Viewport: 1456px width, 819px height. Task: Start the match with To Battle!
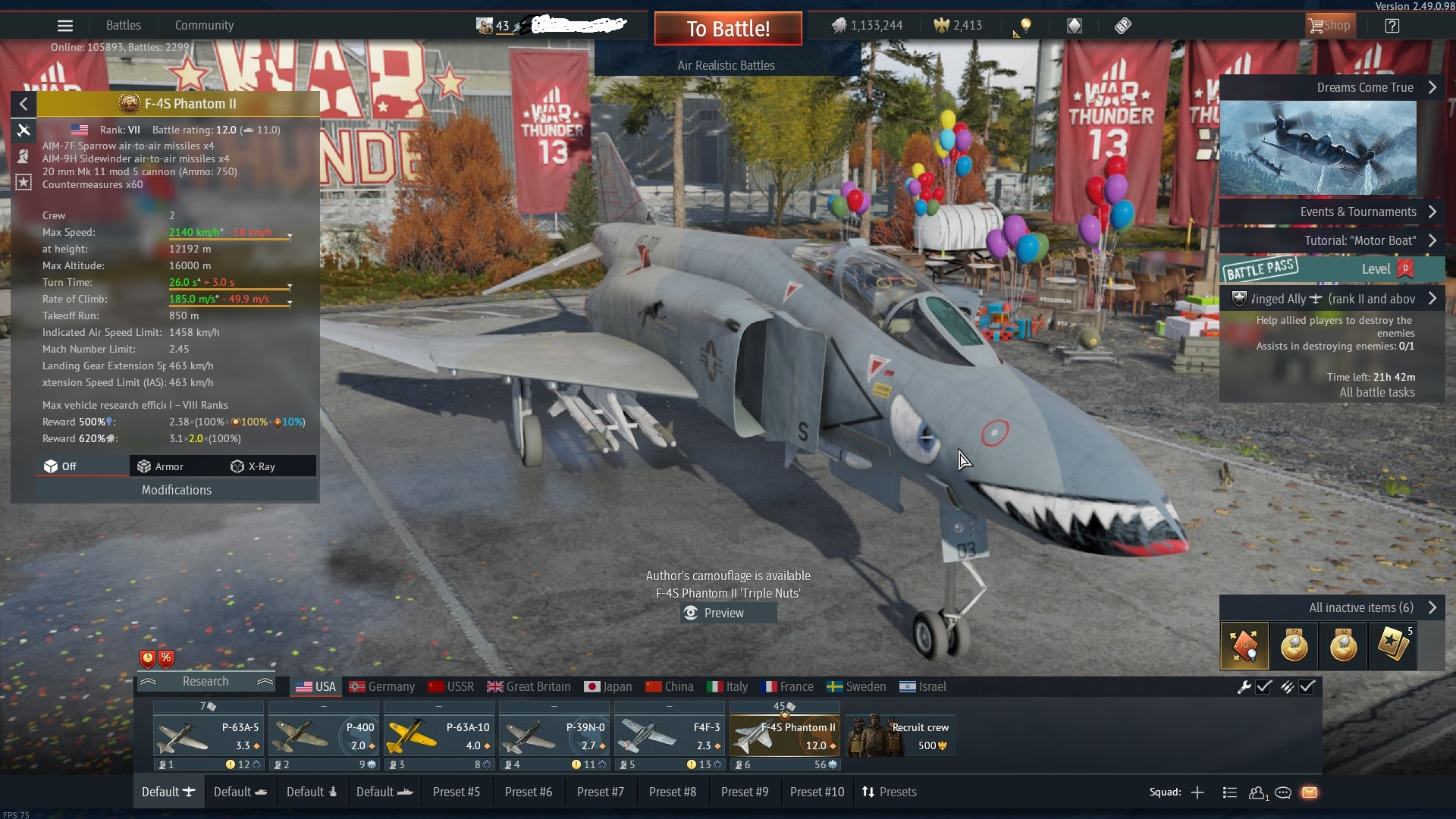click(727, 29)
